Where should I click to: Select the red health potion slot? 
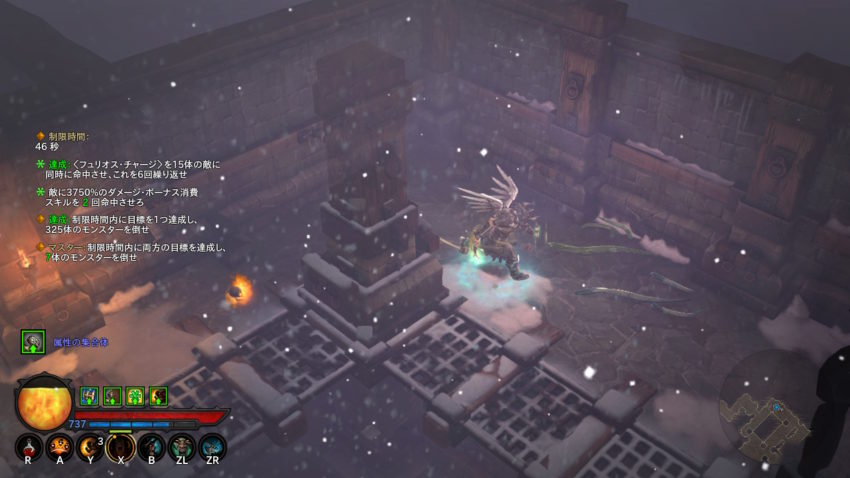coord(28,446)
